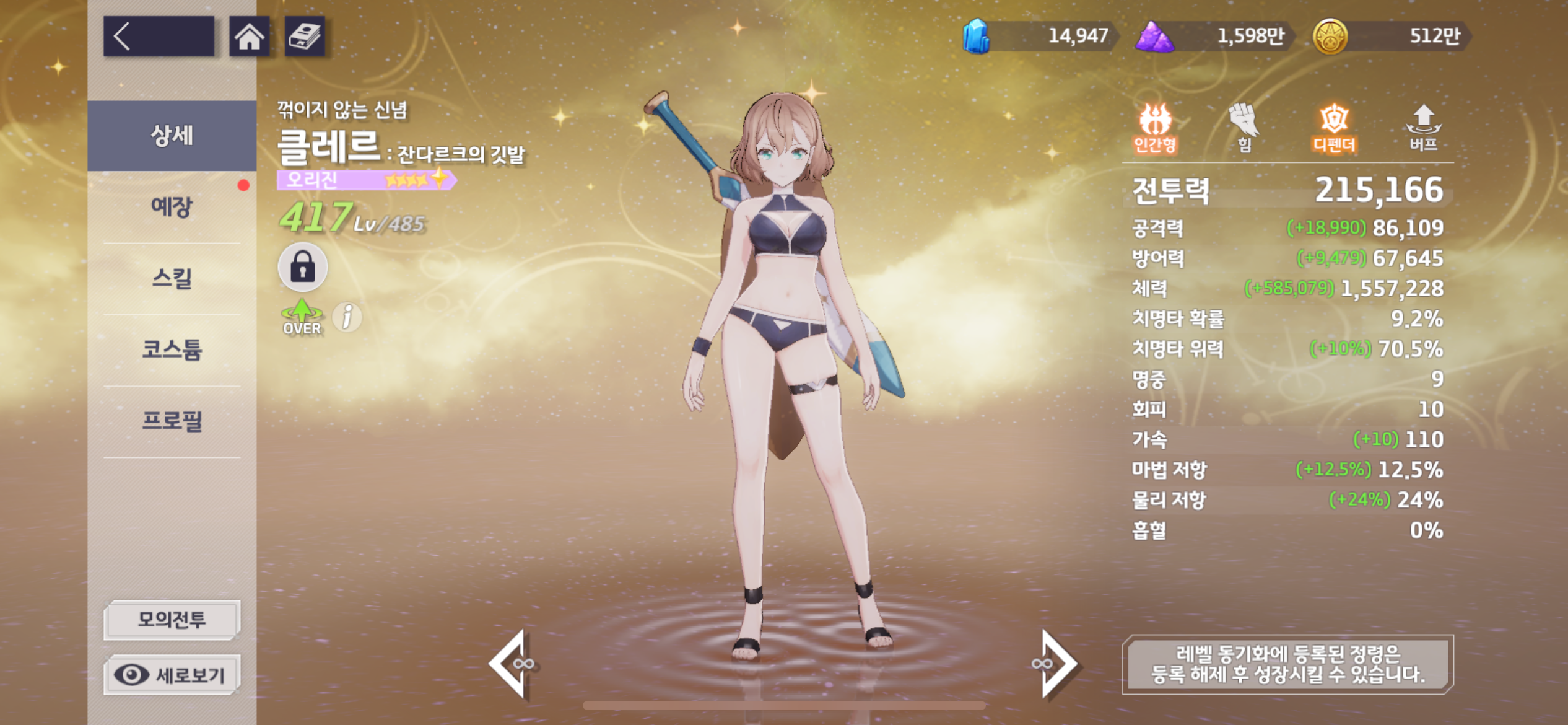Screen dimensions: 1568x725
Task: Go back using the arrow button
Action: 158,37
